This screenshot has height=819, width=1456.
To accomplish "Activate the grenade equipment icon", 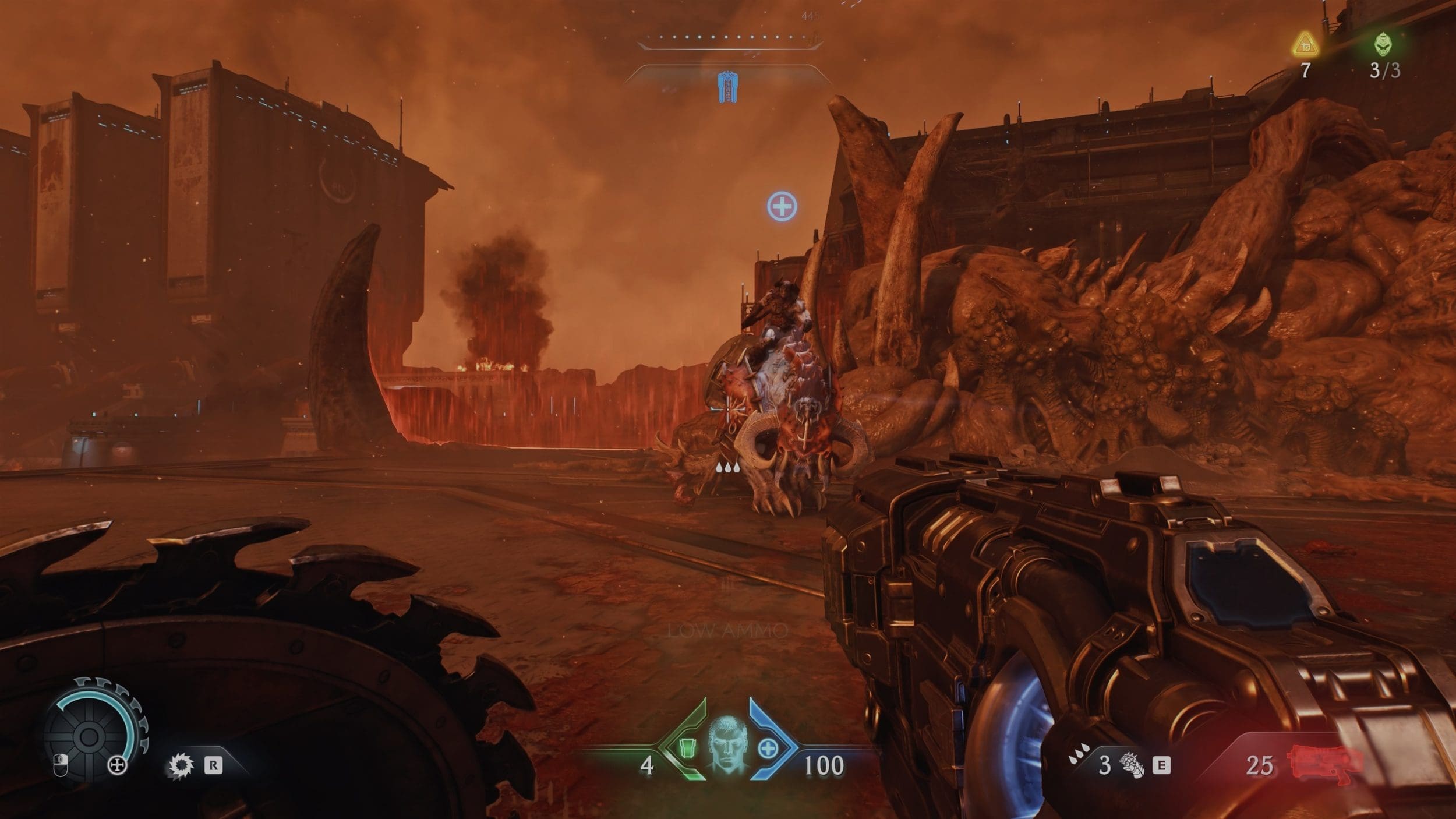I will [x=1132, y=765].
